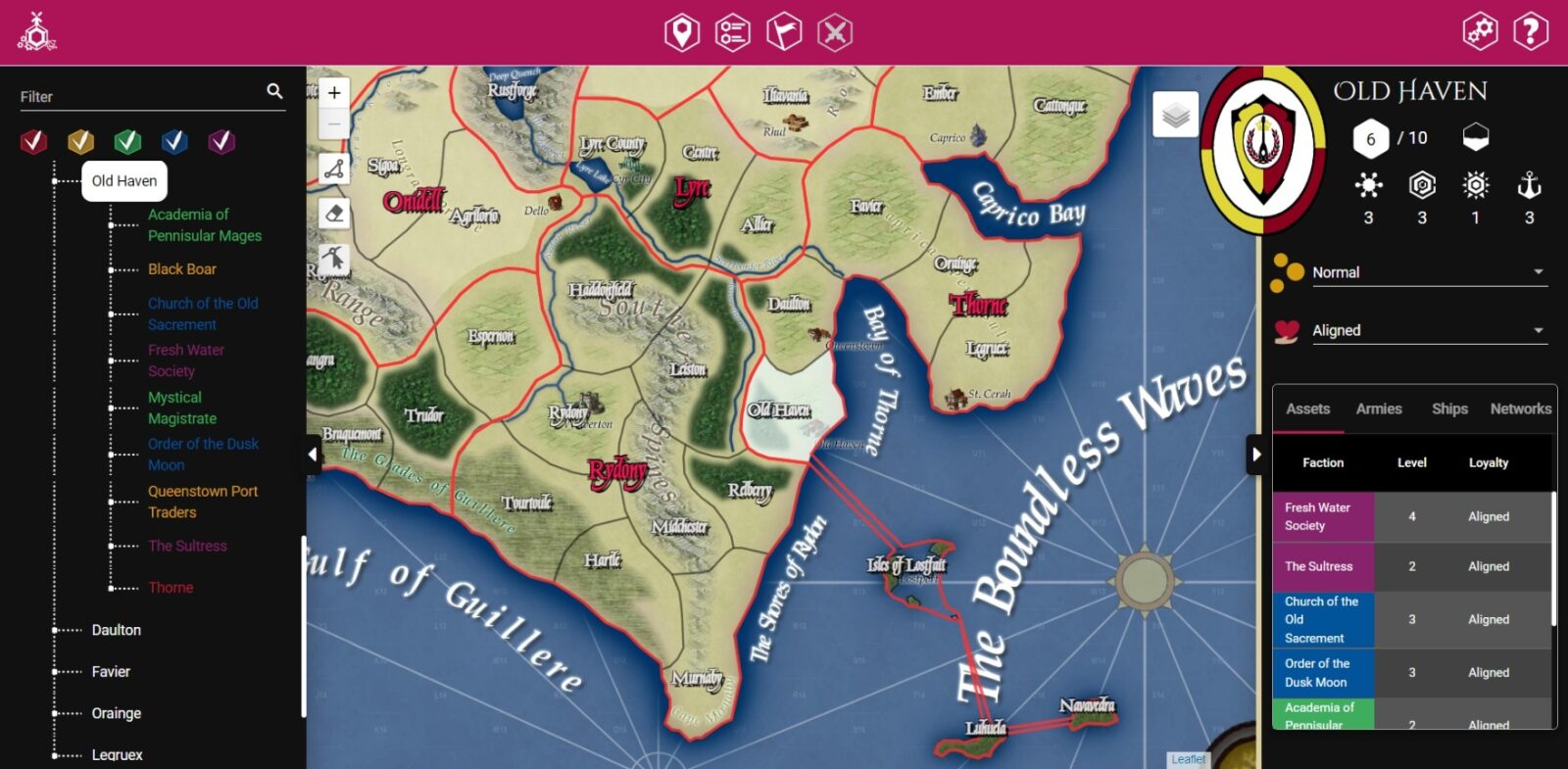The width and height of the screenshot is (1568, 769).
Task: Open the help question mark icon
Action: (1529, 30)
